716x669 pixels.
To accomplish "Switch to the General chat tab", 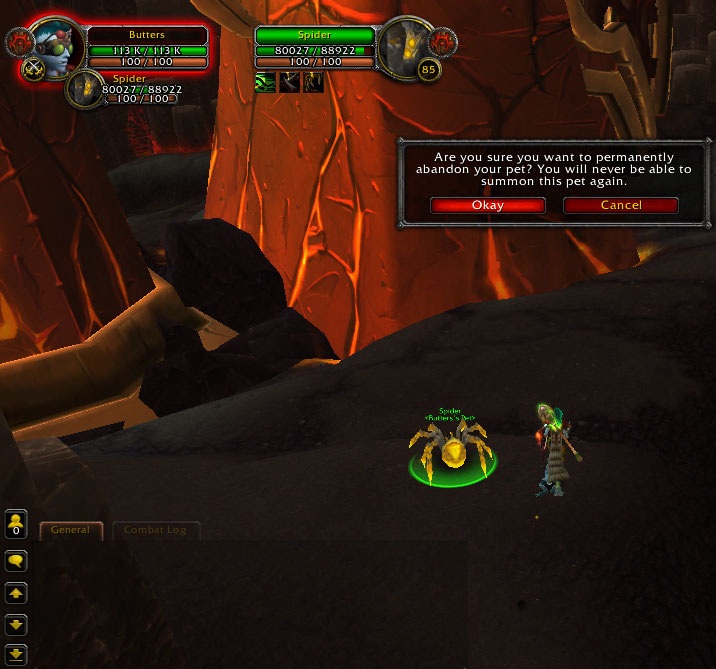I will coord(71,530).
